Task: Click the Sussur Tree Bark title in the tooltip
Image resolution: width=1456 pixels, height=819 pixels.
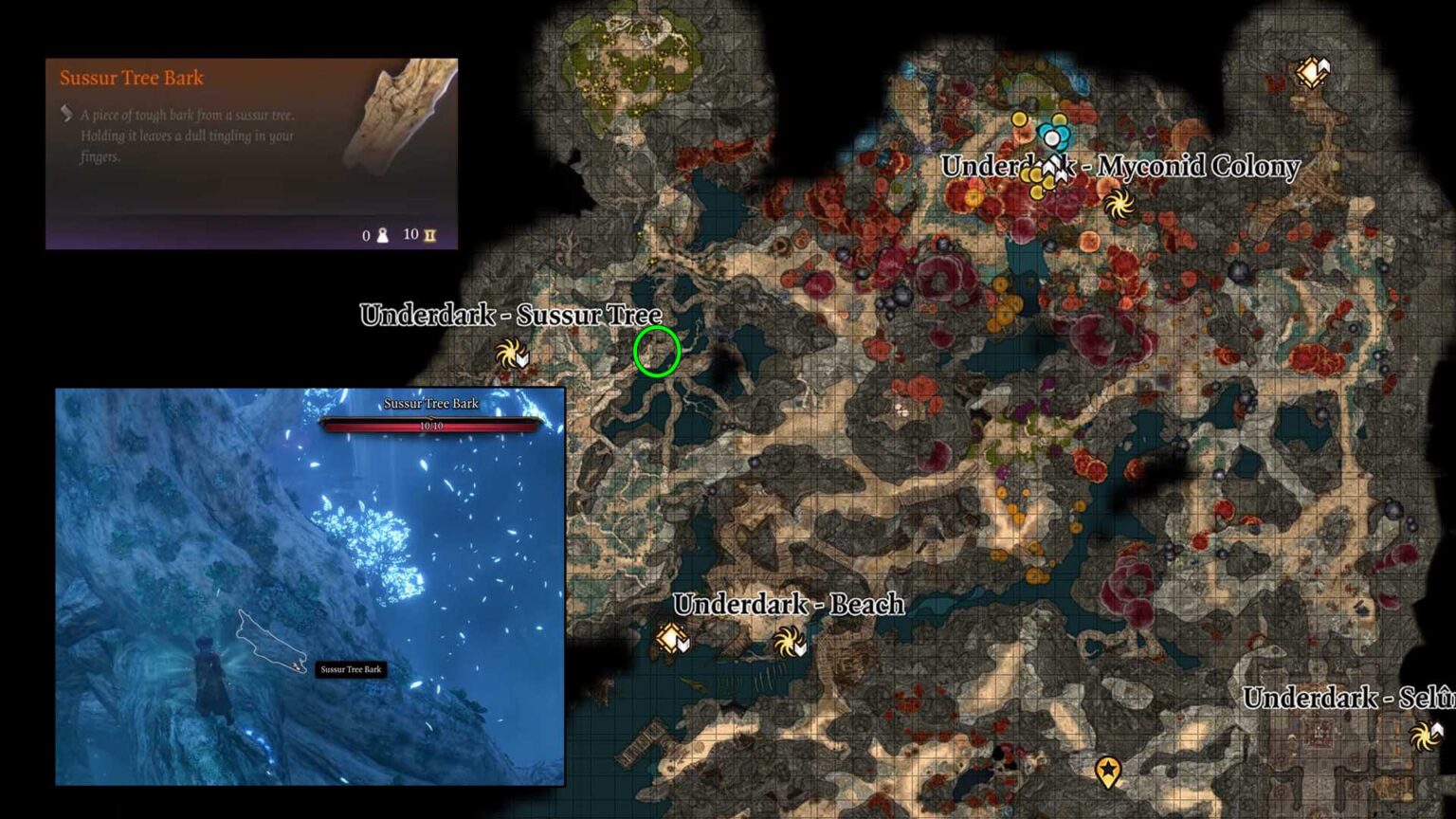Action: click(x=131, y=78)
